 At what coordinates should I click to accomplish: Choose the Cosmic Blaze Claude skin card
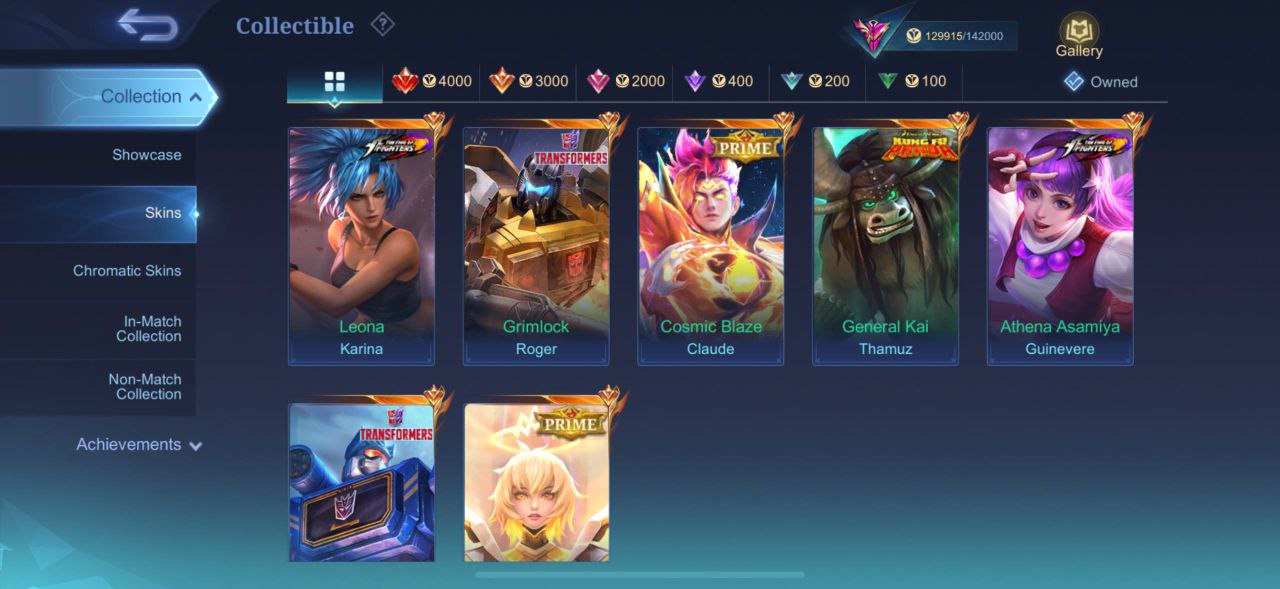point(711,245)
